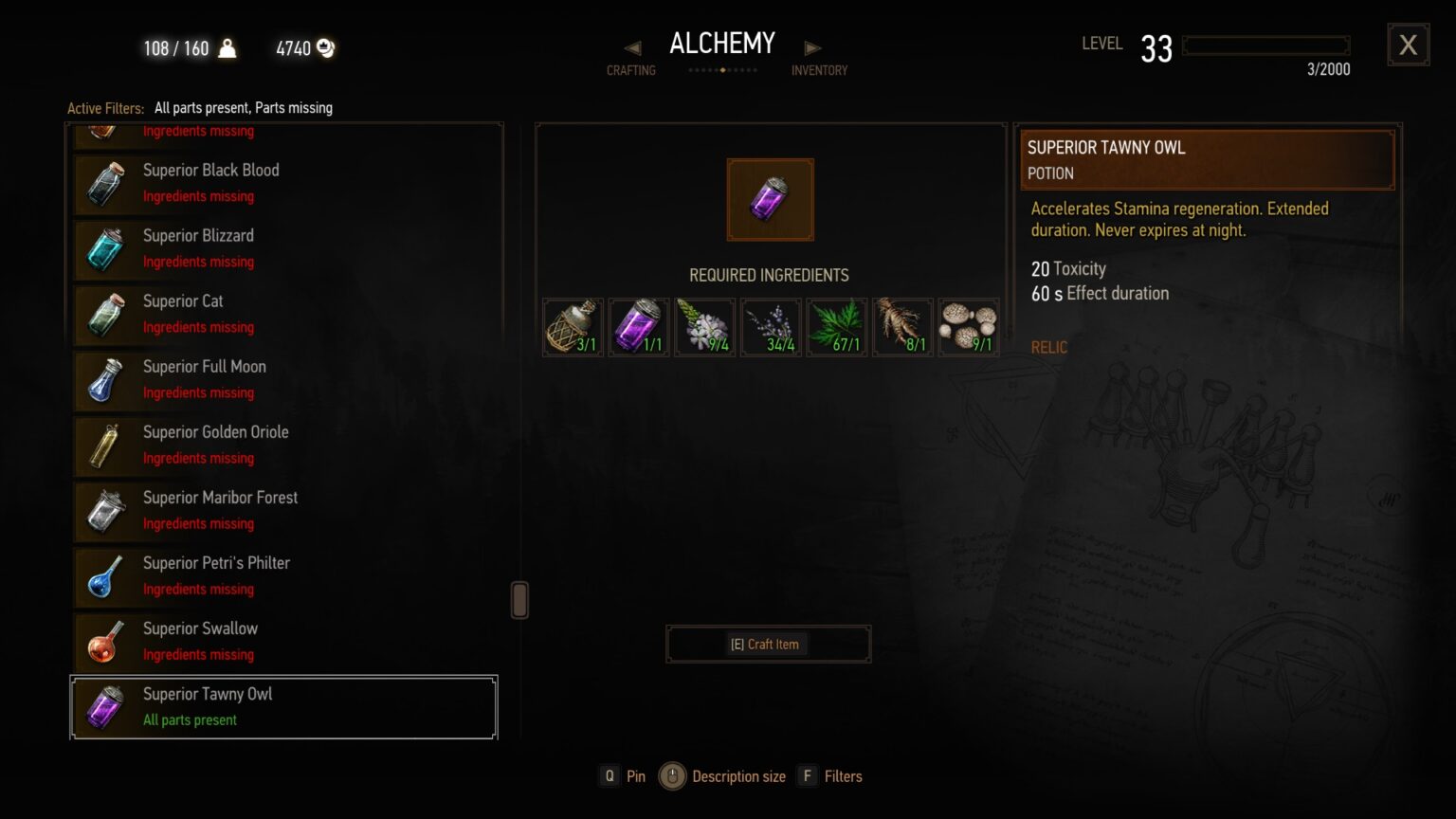Click the white flower ingredient showing 9/4

point(704,327)
